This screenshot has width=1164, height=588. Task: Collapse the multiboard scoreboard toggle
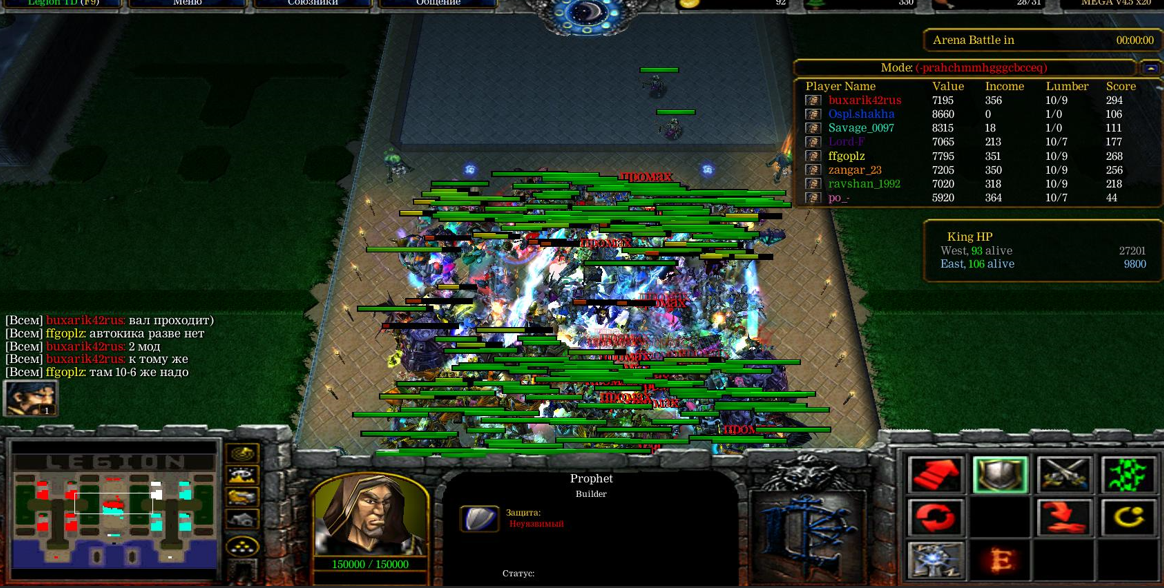tap(1151, 68)
